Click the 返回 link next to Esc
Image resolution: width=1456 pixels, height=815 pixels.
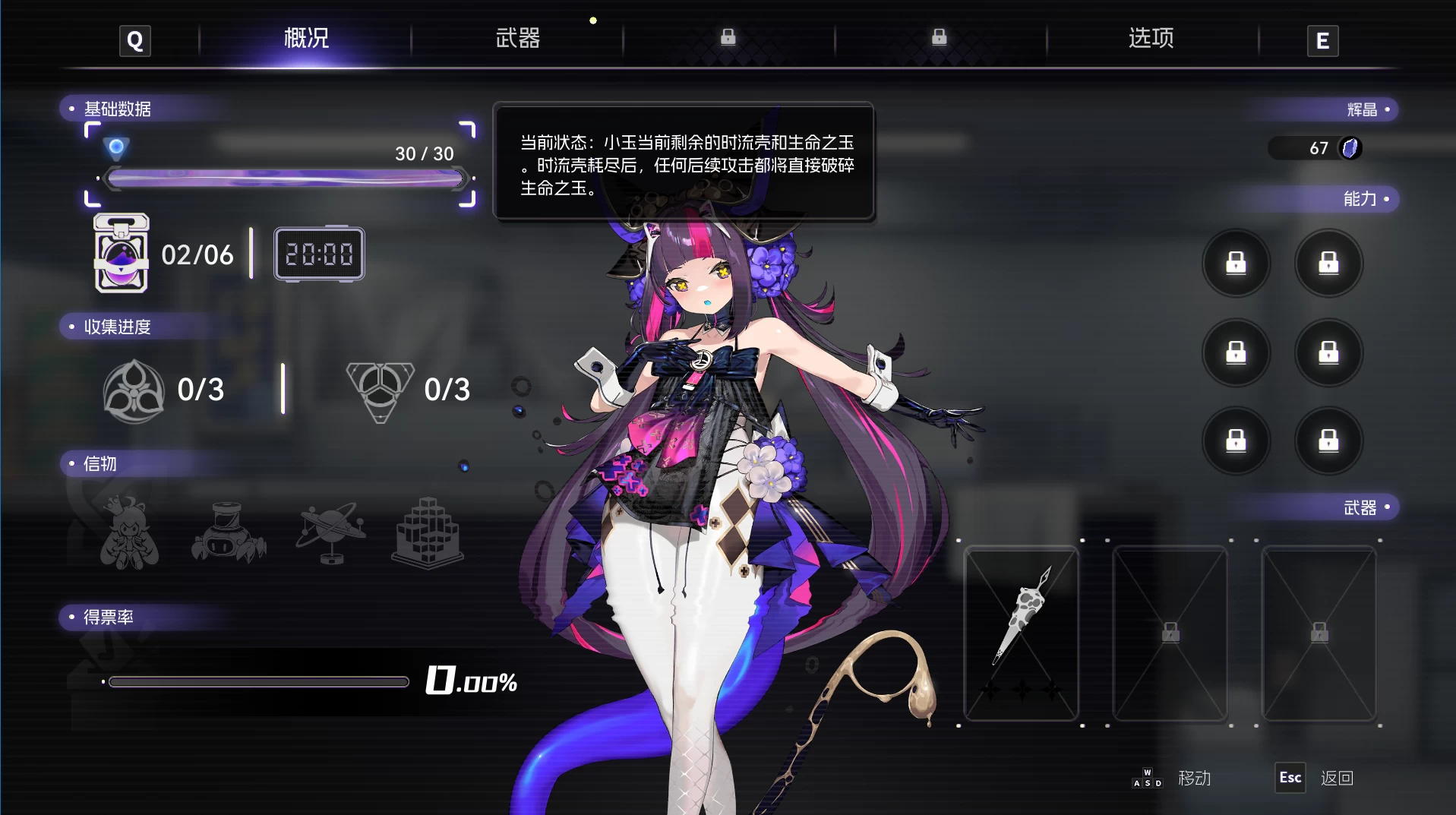tap(1338, 778)
